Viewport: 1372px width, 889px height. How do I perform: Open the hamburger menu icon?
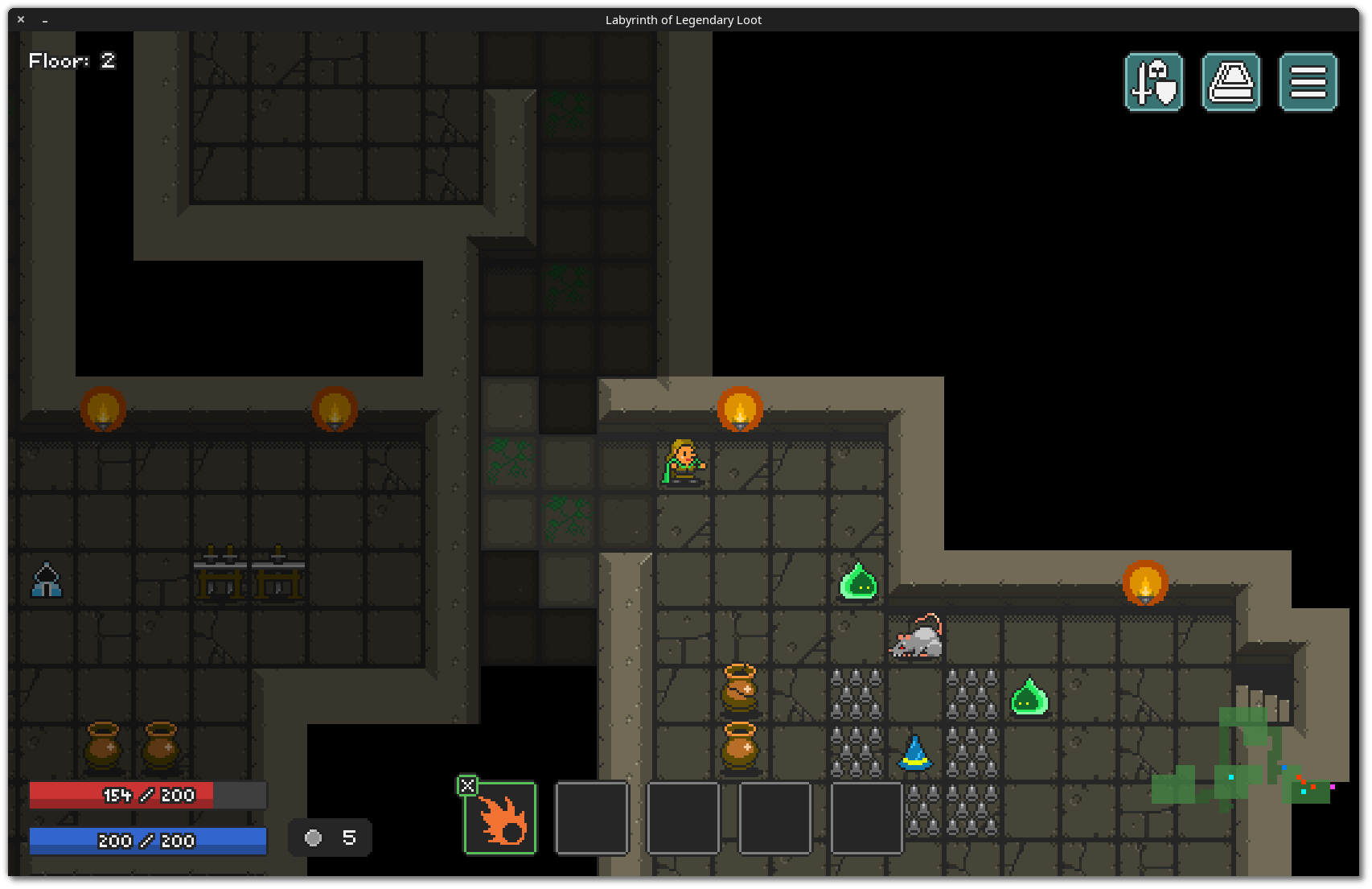pyautogui.click(x=1307, y=81)
